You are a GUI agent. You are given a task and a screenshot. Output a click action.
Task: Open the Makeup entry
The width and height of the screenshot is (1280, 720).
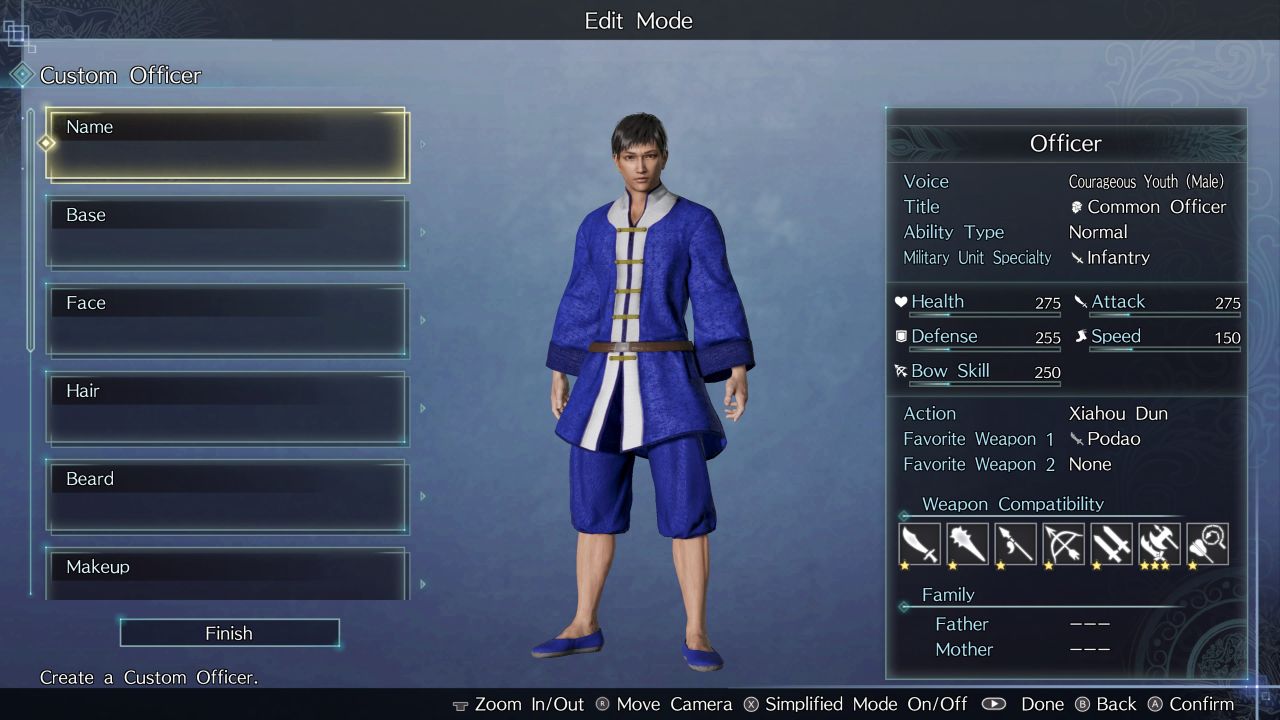coord(227,574)
